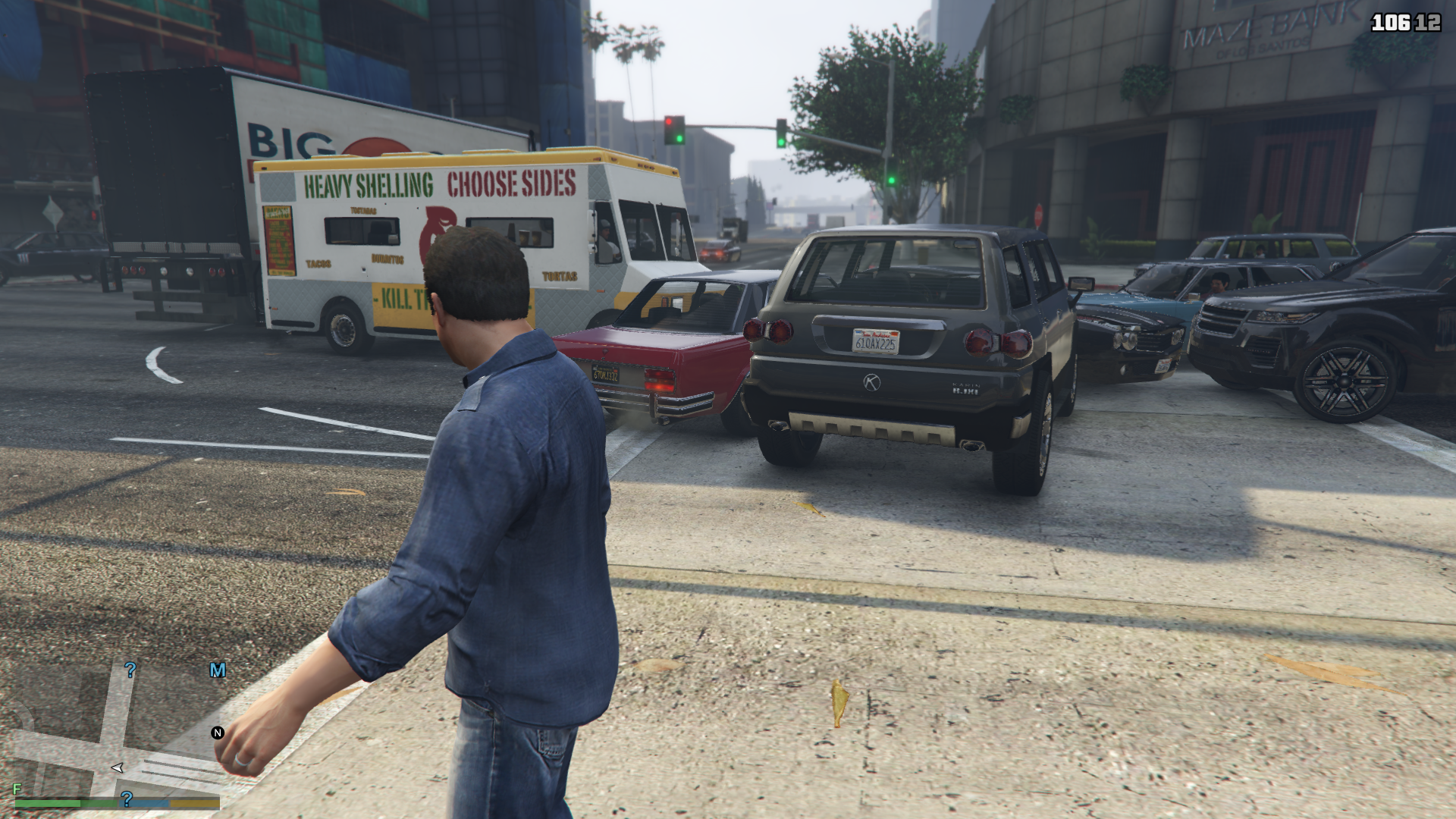Click the white player arrow on minimap

117,767
